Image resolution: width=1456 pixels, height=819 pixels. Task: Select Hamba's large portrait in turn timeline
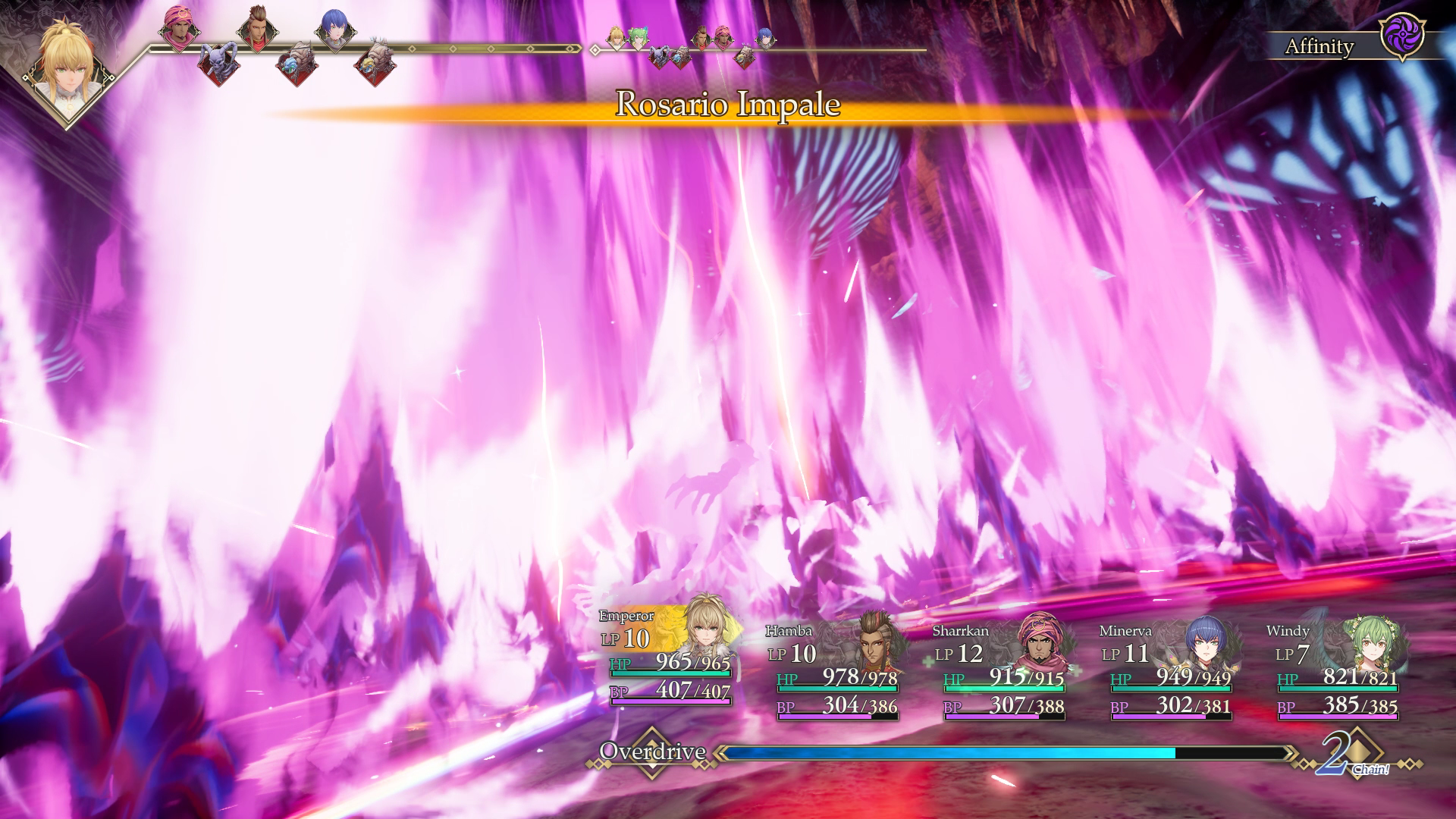click(258, 30)
